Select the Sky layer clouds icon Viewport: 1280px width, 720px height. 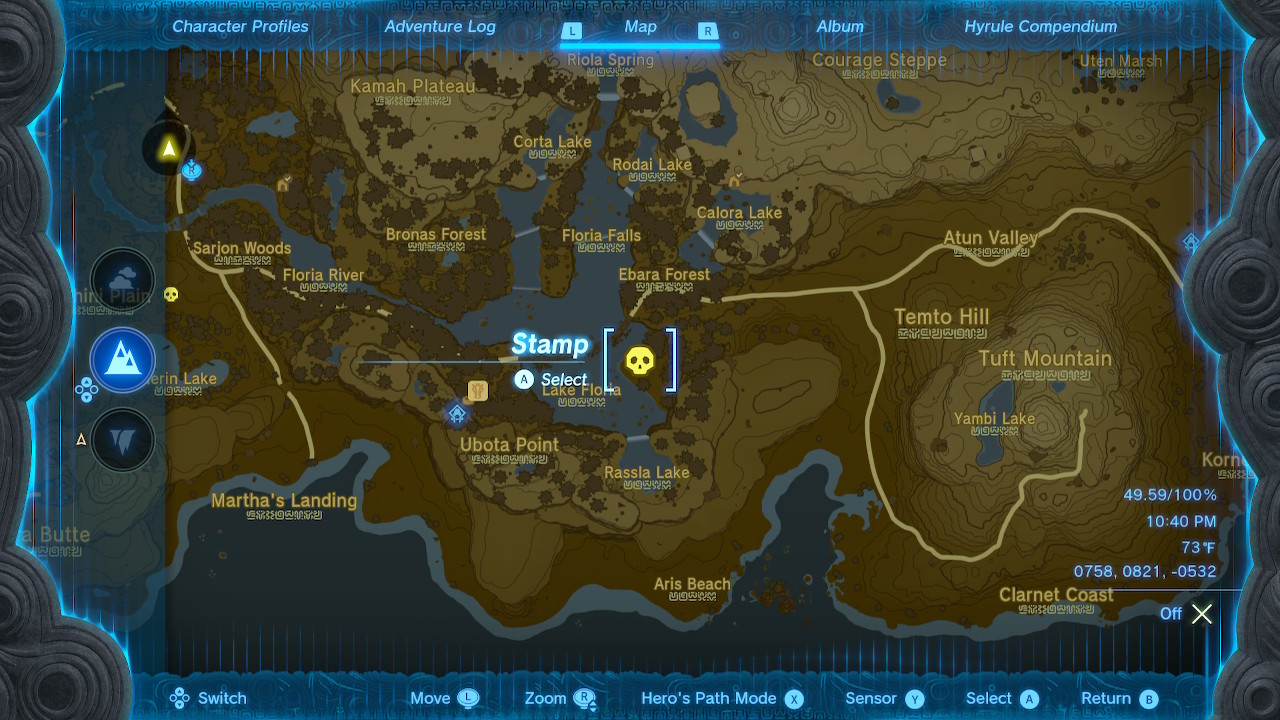click(124, 279)
